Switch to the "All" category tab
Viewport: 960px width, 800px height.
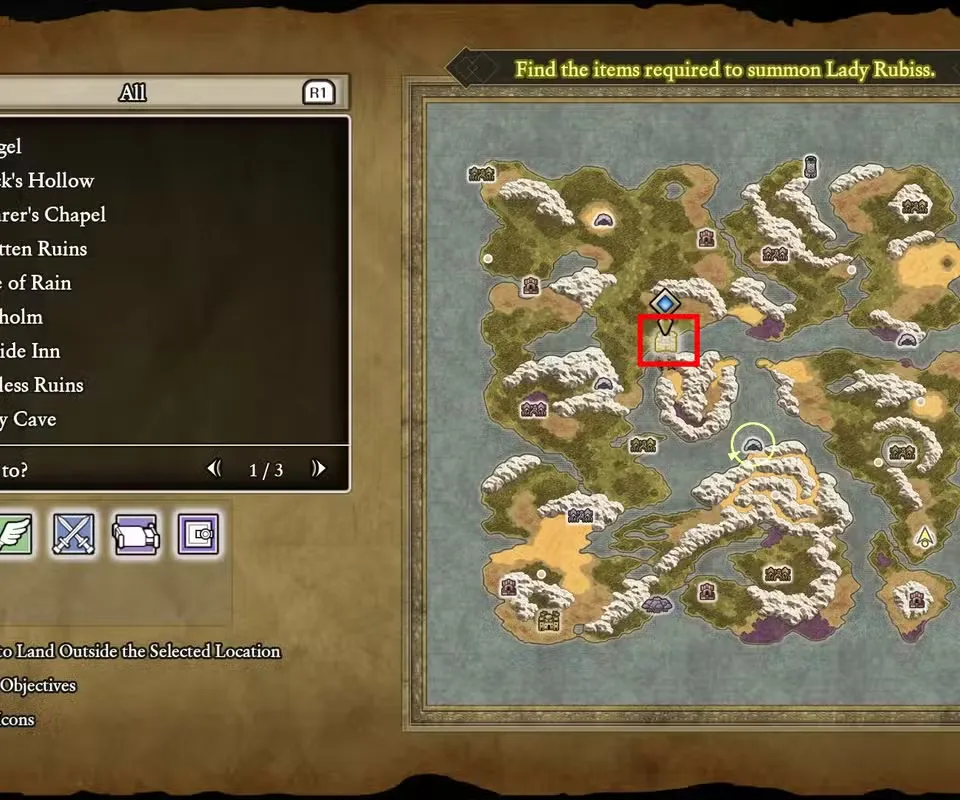pos(133,93)
